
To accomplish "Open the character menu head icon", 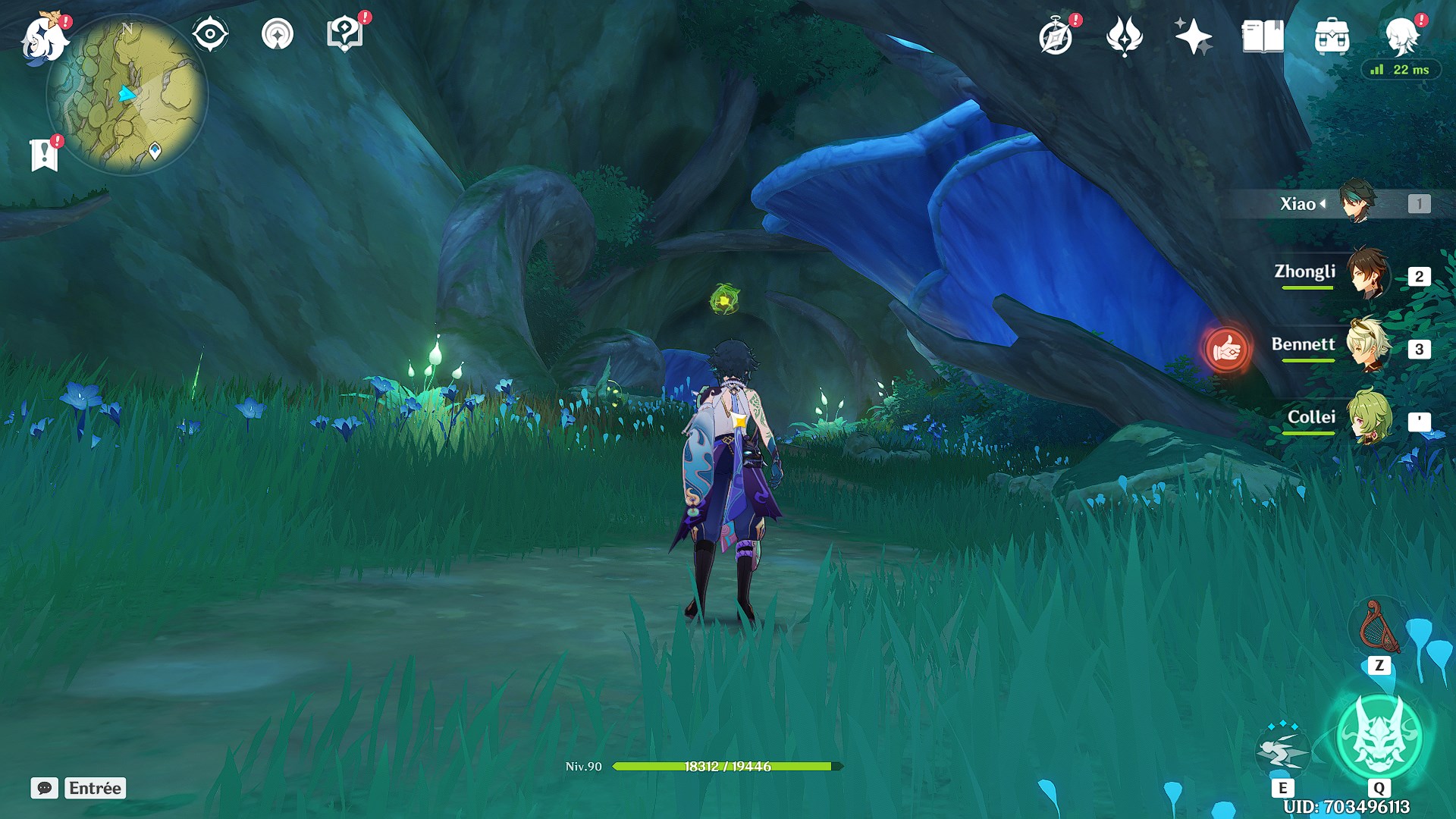I will point(1400,36).
